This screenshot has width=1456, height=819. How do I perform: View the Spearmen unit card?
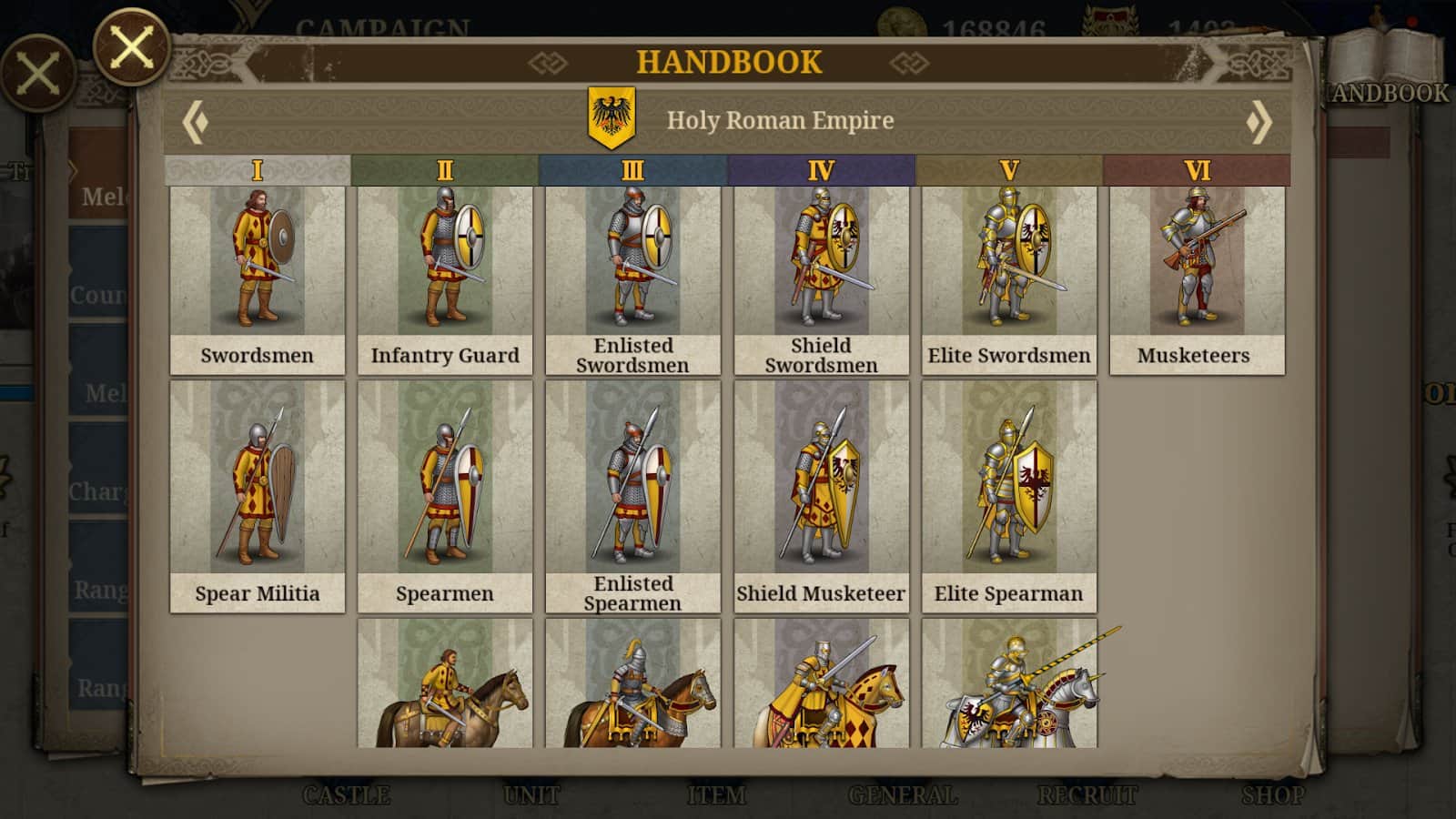pyautogui.click(x=445, y=496)
